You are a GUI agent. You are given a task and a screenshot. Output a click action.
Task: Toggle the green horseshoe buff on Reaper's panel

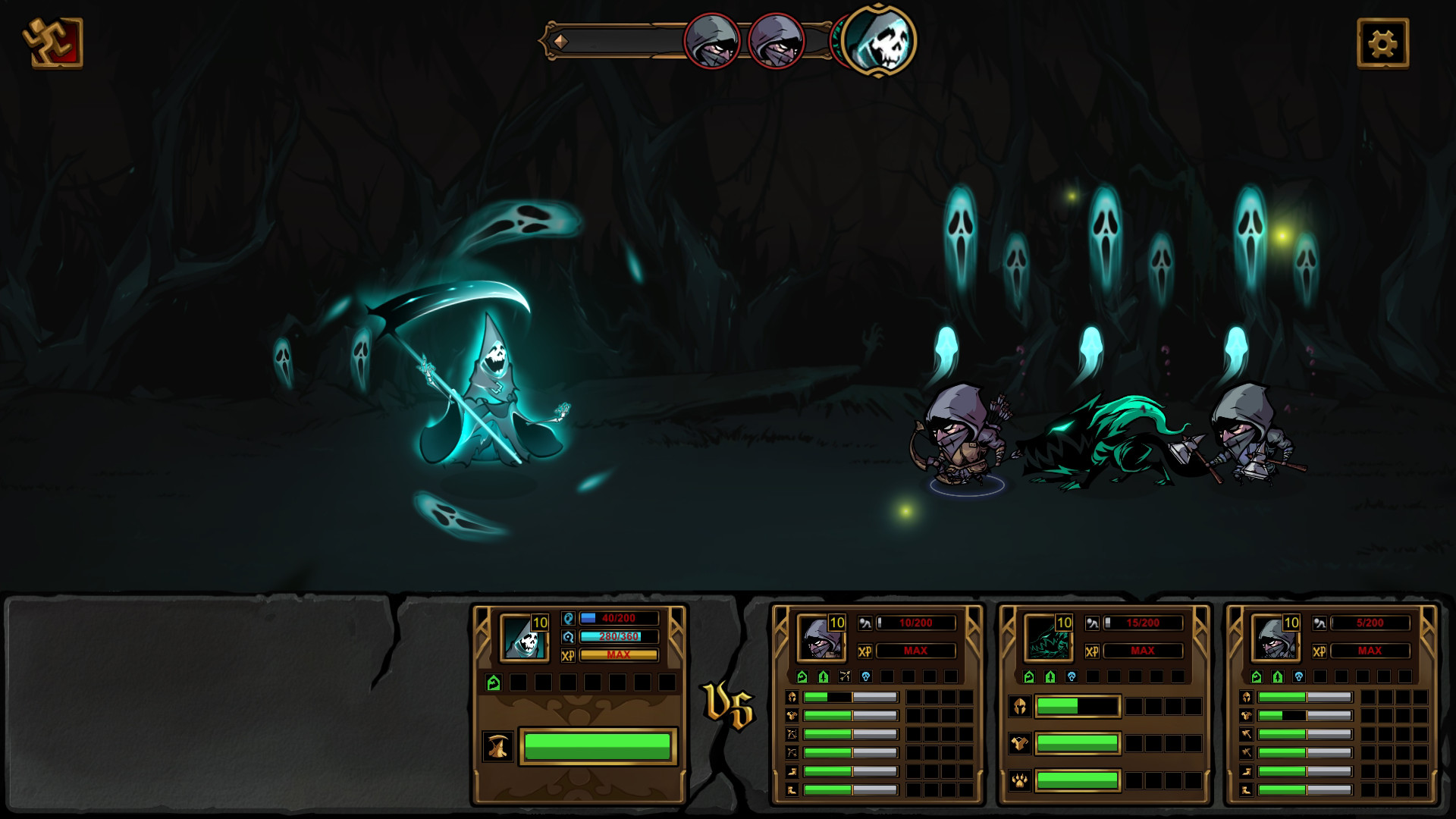[x=495, y=682]
